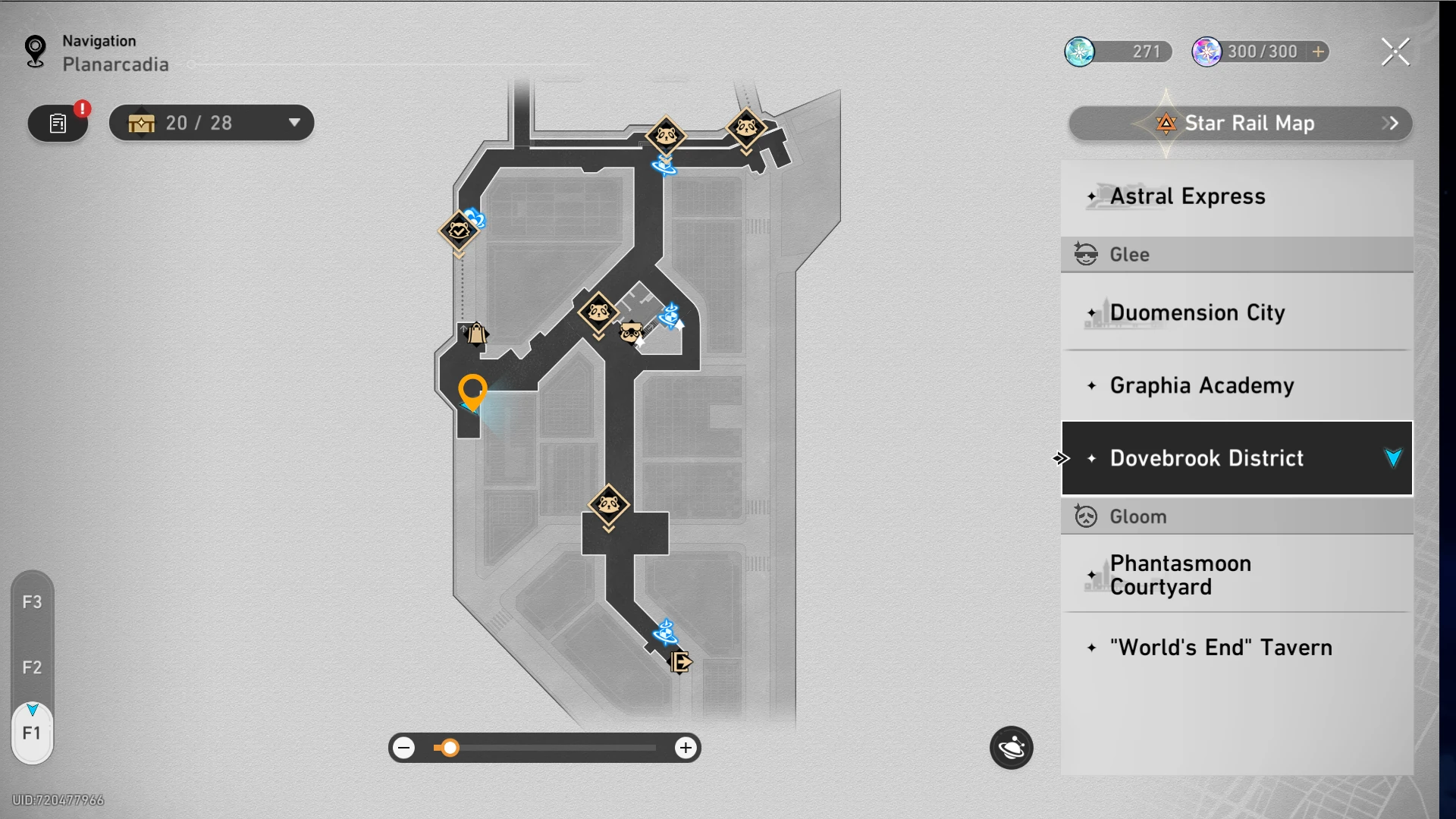Close the navigation map
1456x819 pixels.
(x=1395, y=52)
